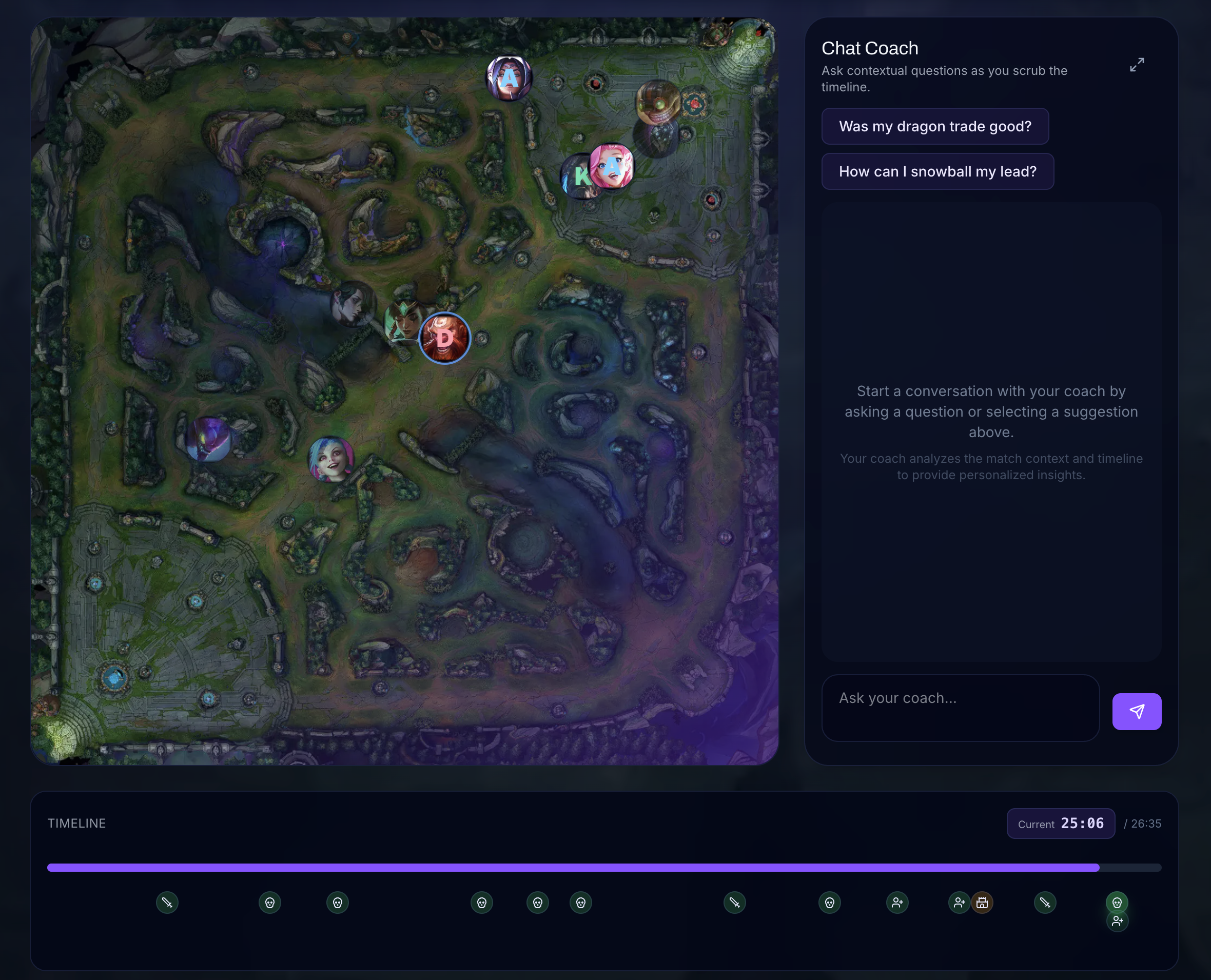Choose "Was my dragon trade good?" suggestion
The width and height of the screenshot is (1211, 980).
934,126
